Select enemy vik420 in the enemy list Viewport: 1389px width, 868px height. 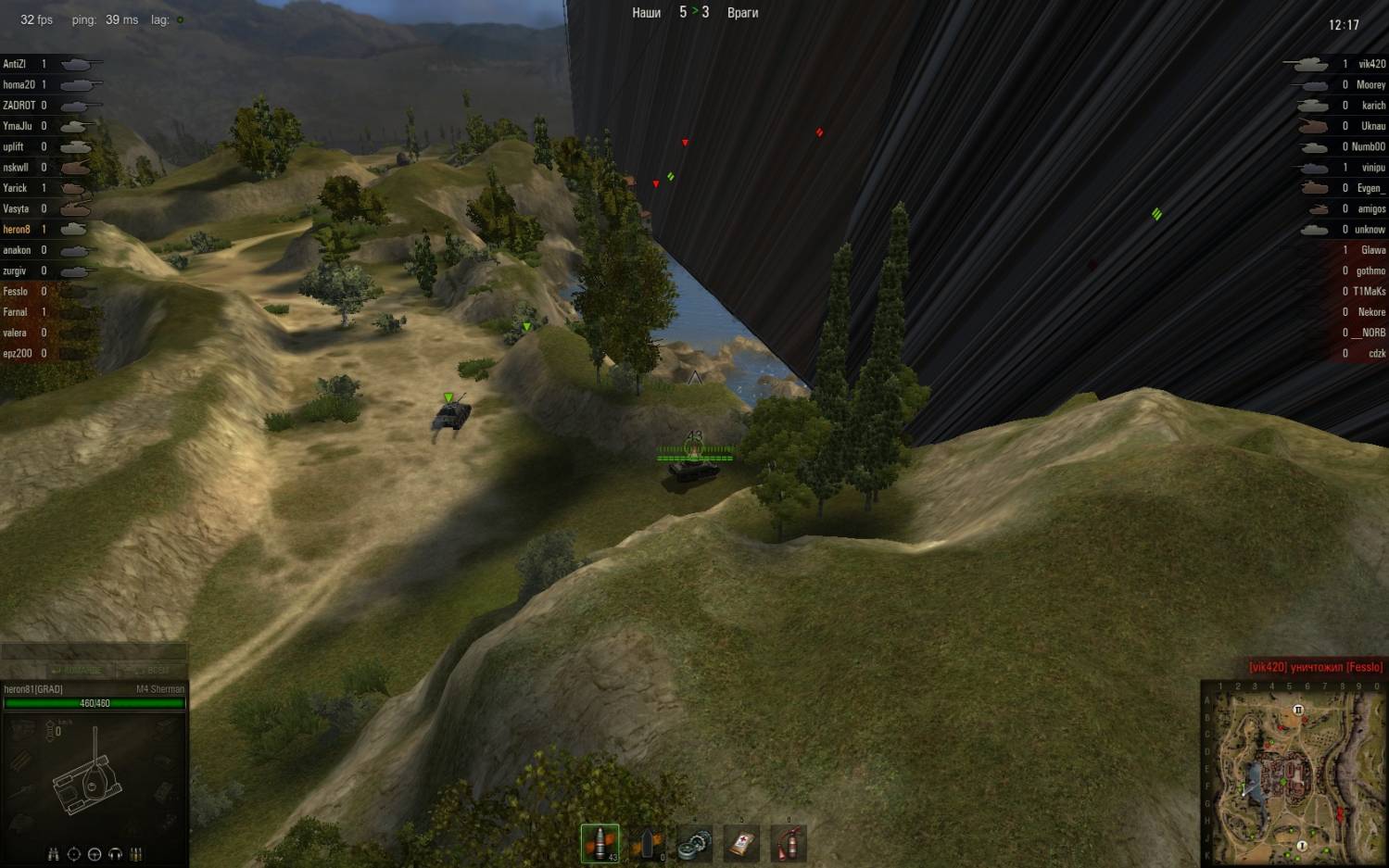point(1371,64)
